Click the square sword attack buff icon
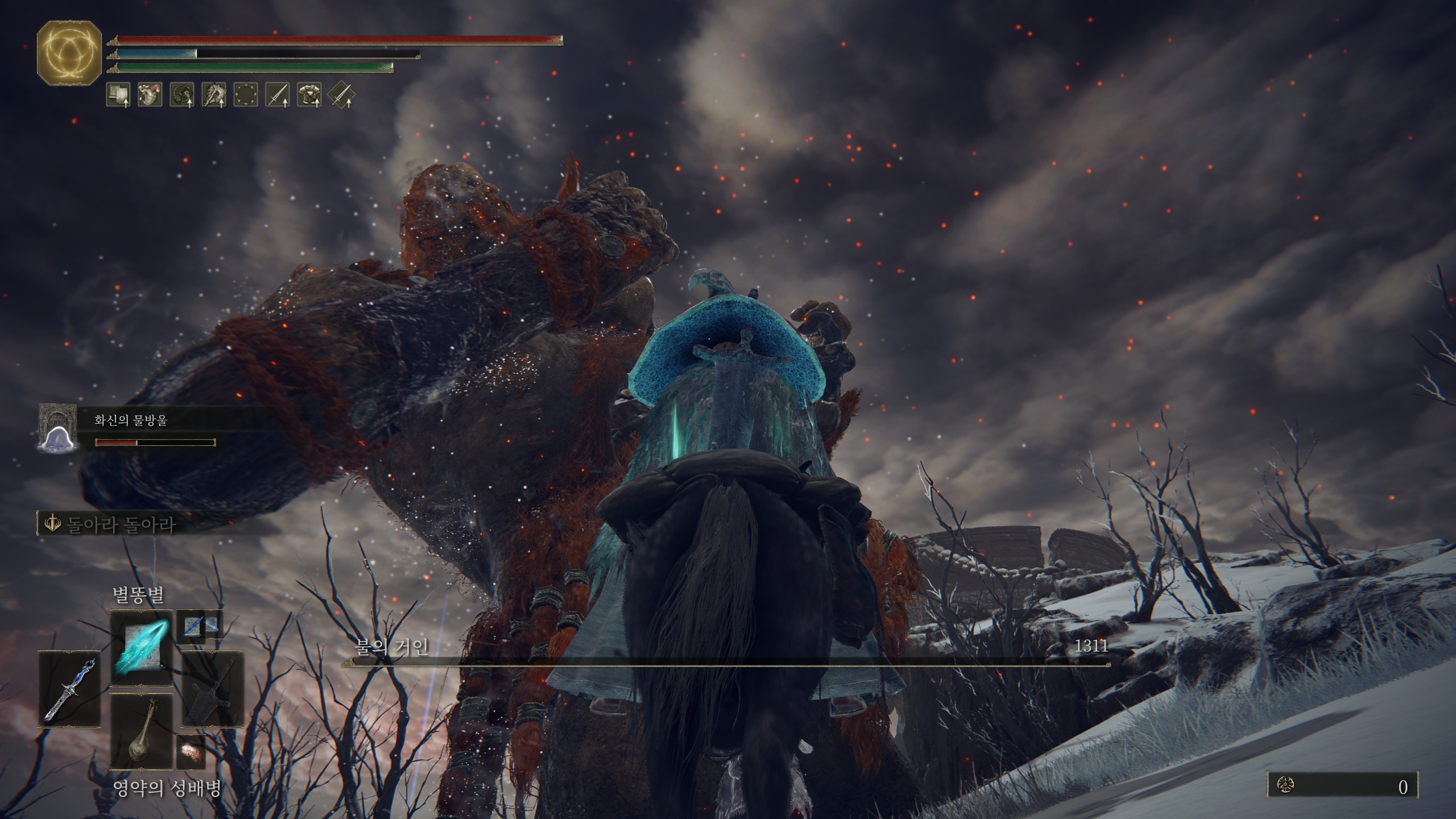 278,94
